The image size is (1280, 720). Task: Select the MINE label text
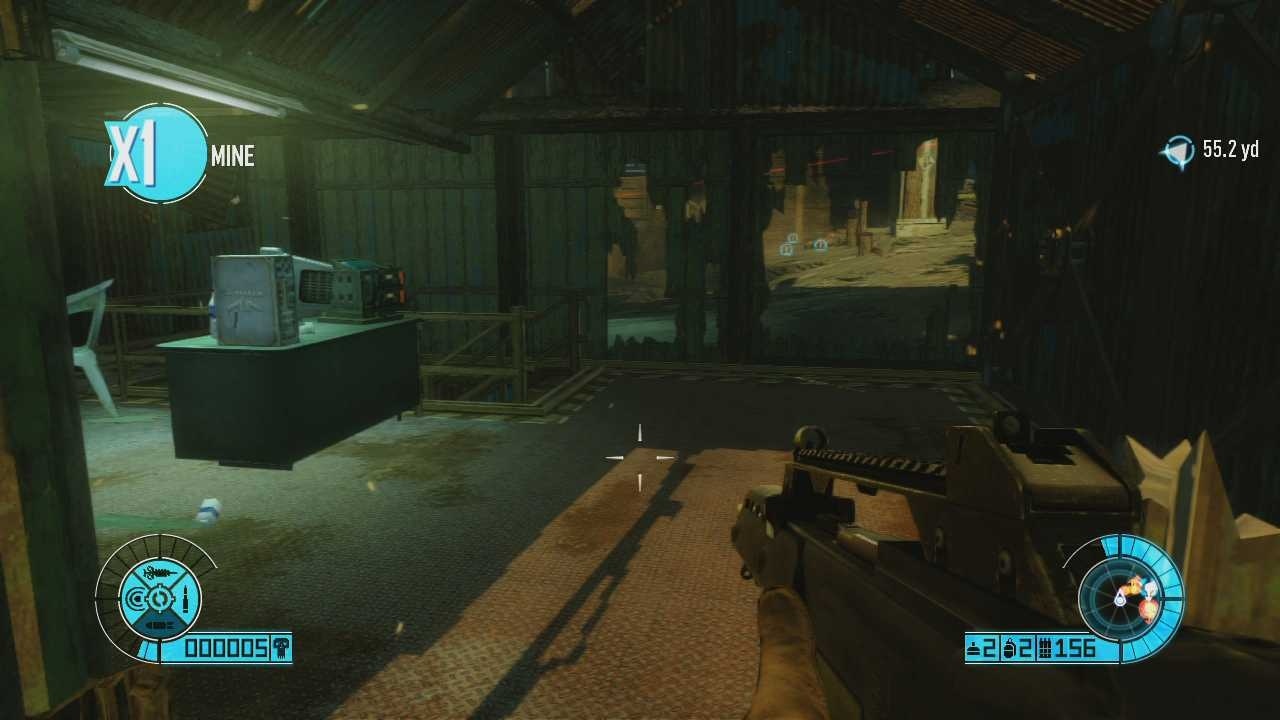233,156
